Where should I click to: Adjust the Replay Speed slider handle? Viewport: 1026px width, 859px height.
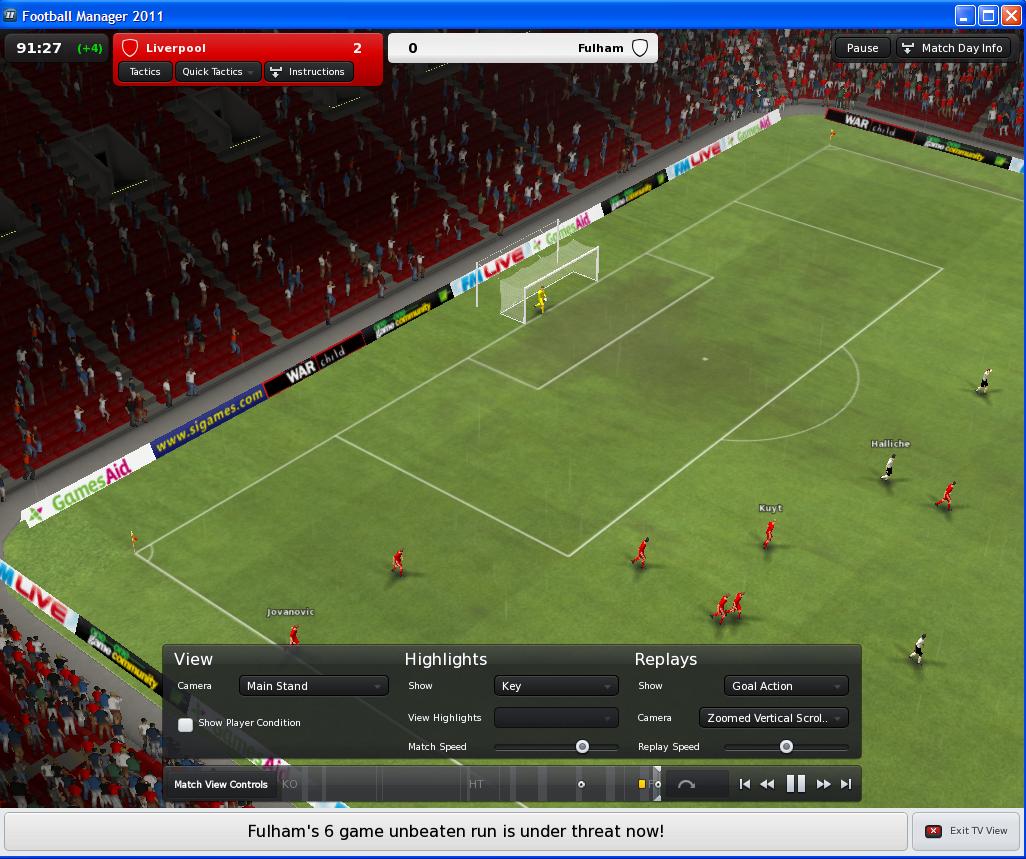786,747
